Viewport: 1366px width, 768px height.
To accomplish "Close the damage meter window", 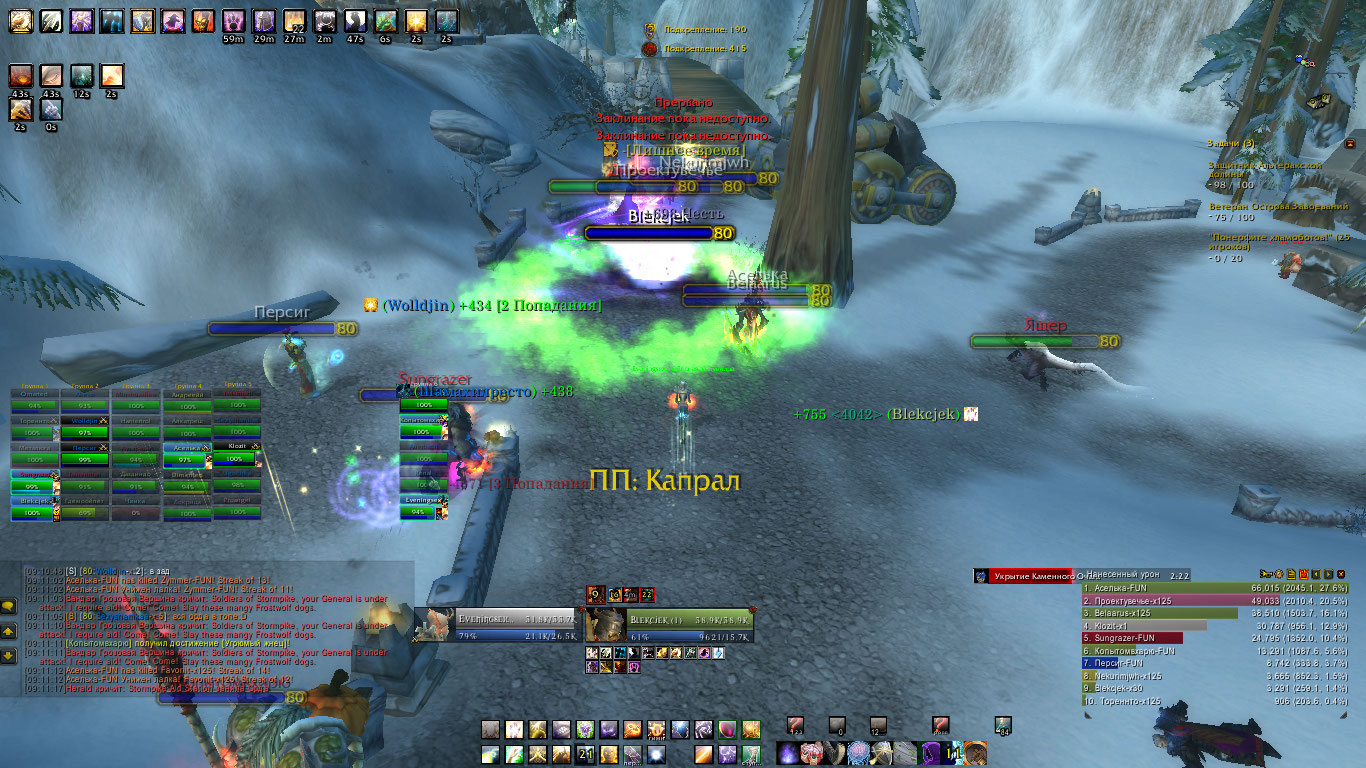I will pyautogui.click(x=1340, y=574).
